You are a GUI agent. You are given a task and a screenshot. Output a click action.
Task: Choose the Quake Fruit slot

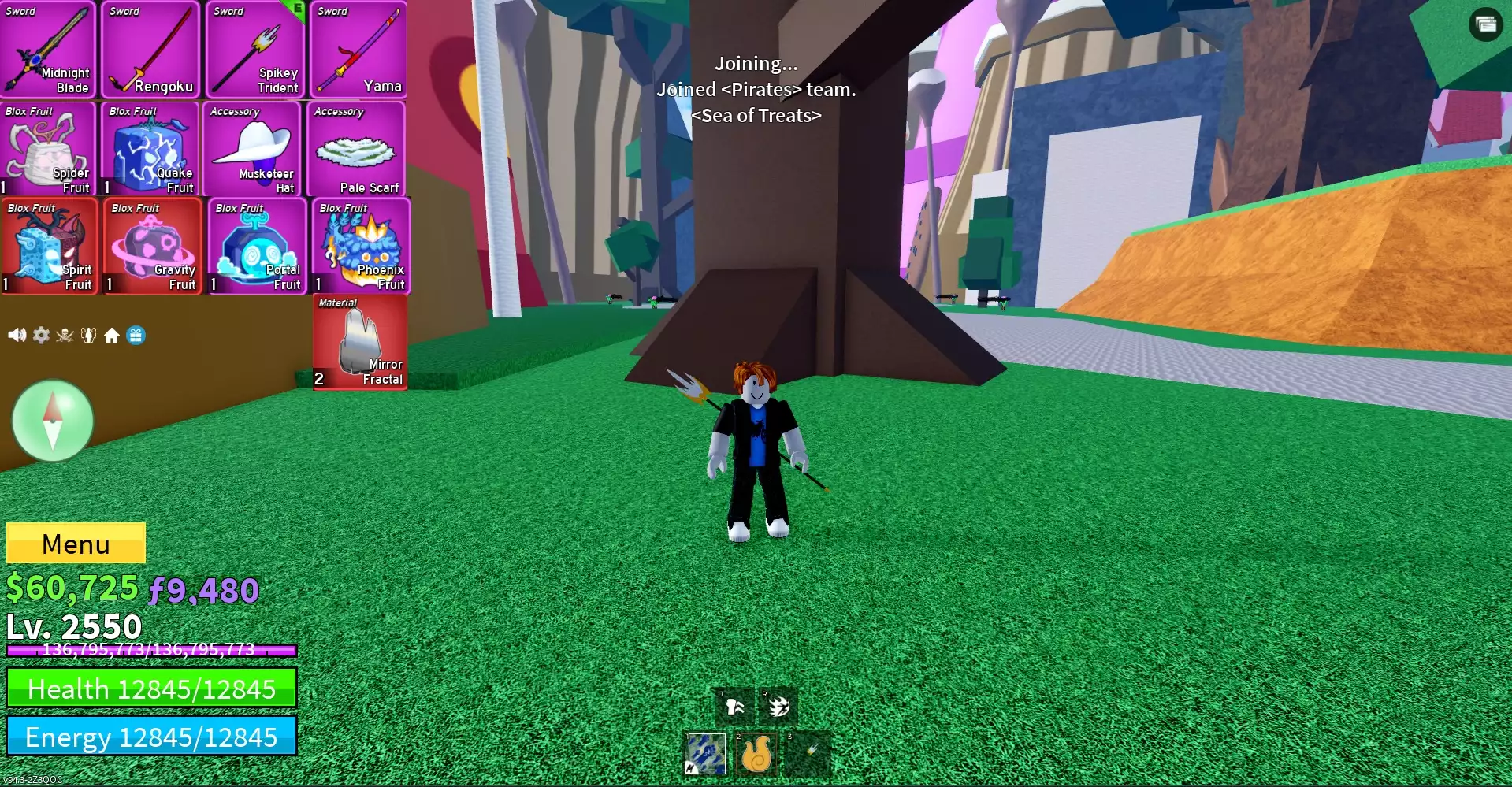150,150
